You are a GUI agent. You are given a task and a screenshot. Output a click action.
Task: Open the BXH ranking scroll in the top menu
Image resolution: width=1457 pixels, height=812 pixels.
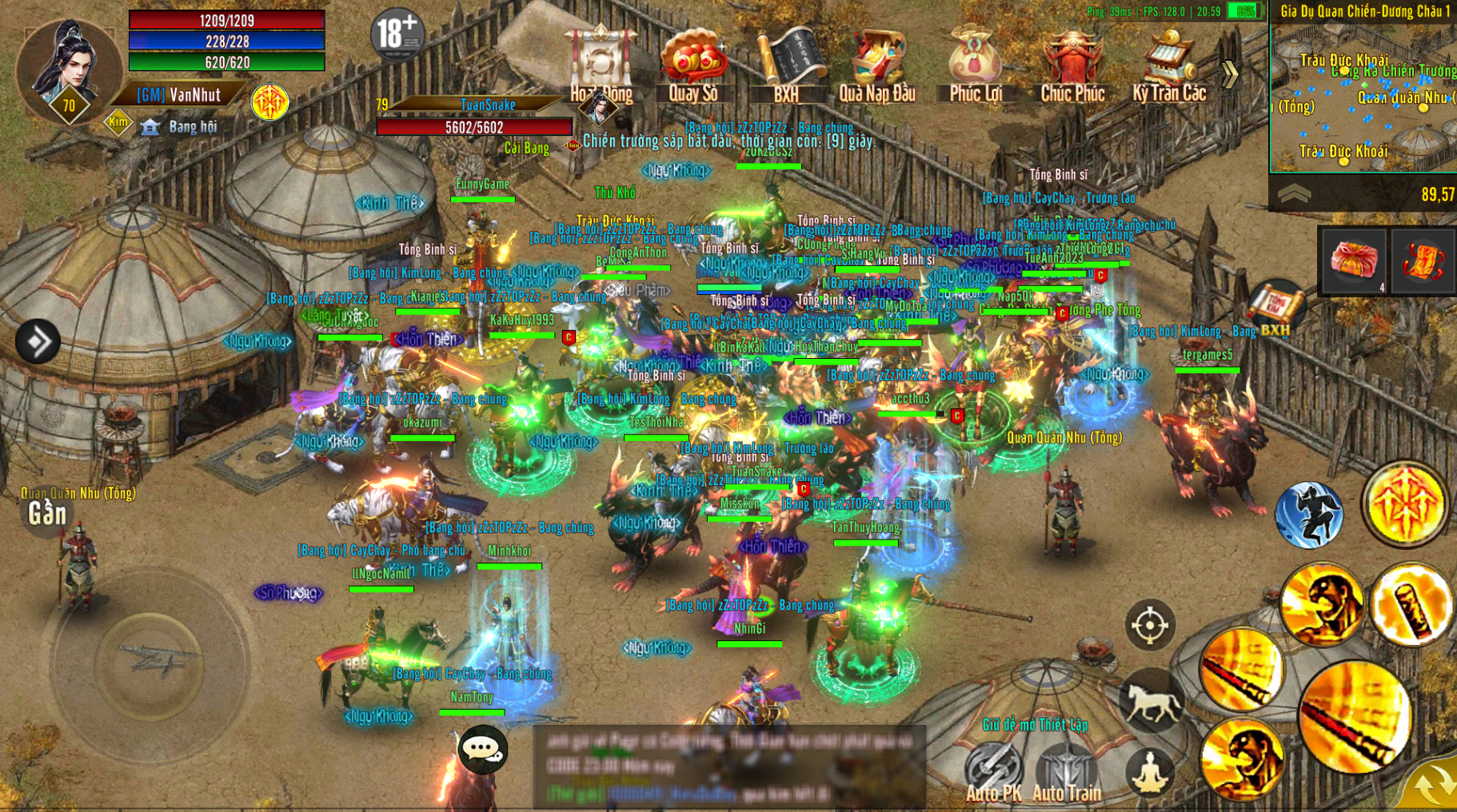[787, 66]
